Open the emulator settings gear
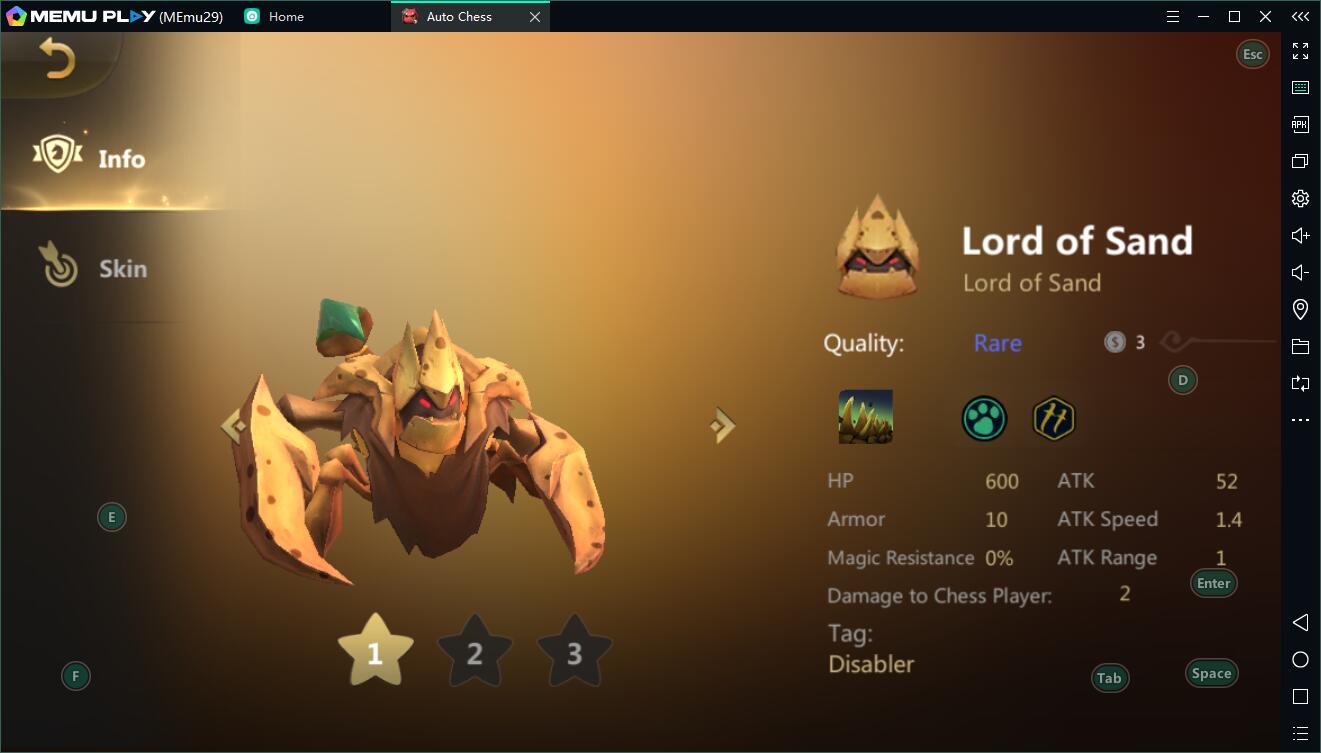The height and width of the screenshot is (753, 1321). (x=1300, y=198)
